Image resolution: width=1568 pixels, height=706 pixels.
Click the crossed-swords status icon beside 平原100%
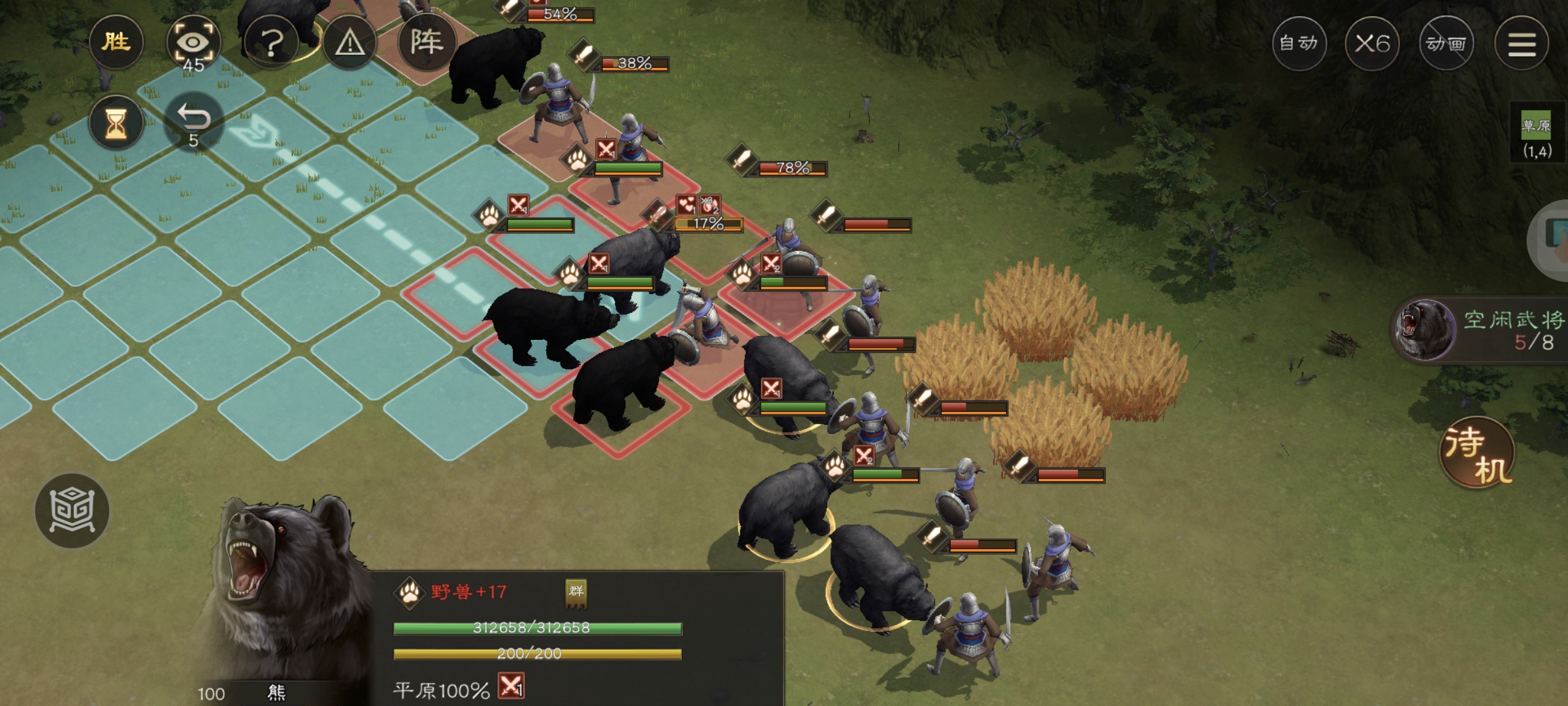[511, 686]
